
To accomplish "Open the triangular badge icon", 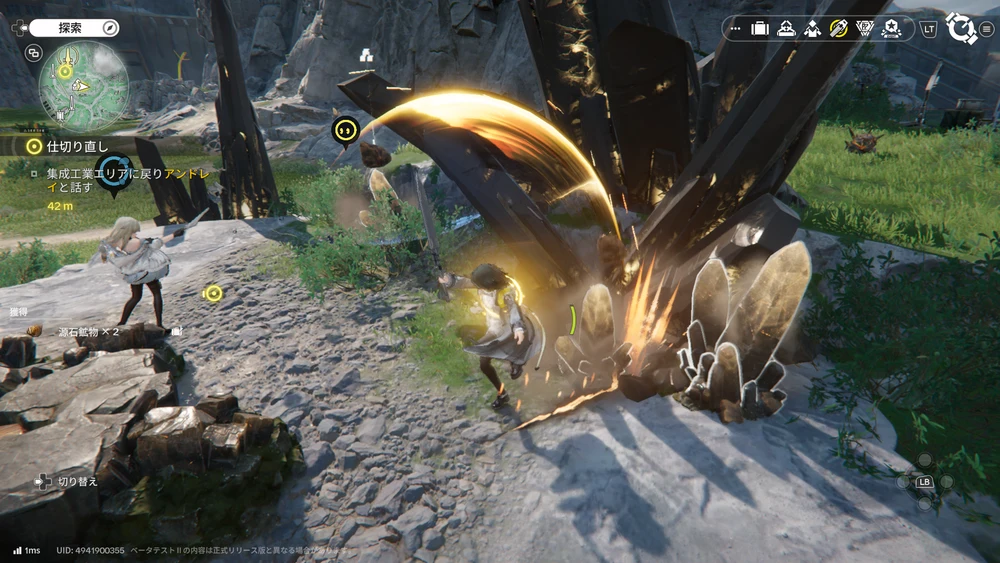I will pyautogui.click(x=864, y=29).
